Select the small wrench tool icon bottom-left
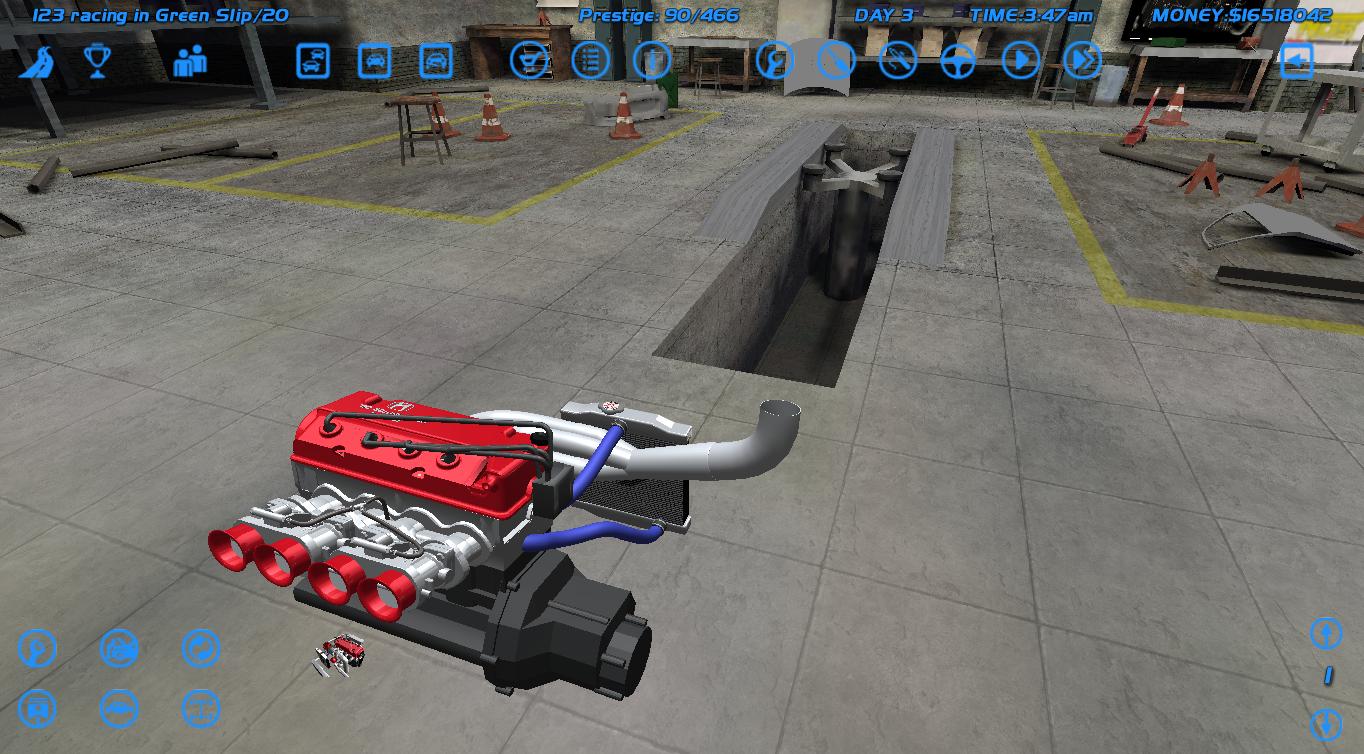The image size is (1364, 754). 37,650
